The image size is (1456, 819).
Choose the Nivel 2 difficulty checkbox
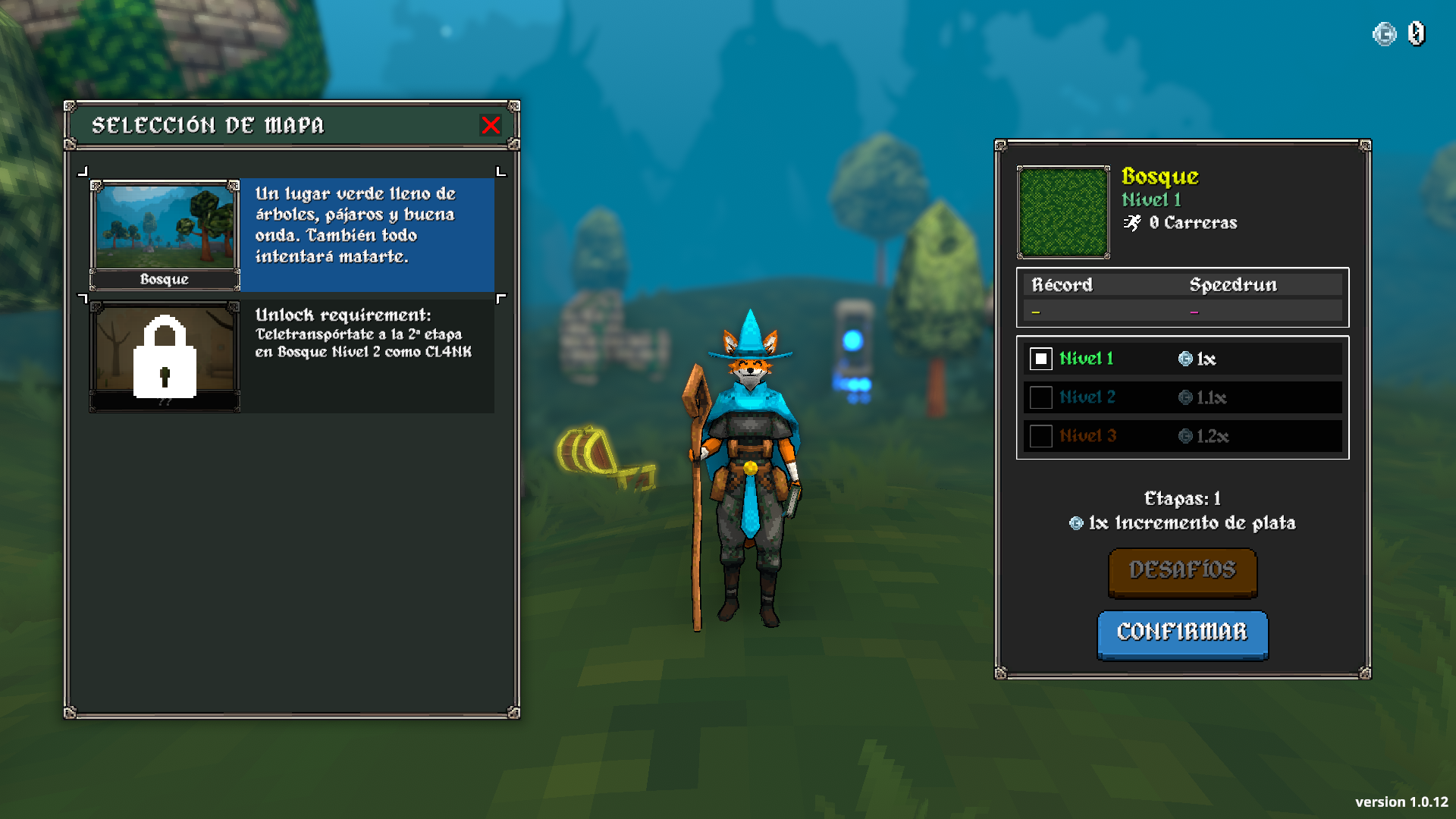[1040, 397]
